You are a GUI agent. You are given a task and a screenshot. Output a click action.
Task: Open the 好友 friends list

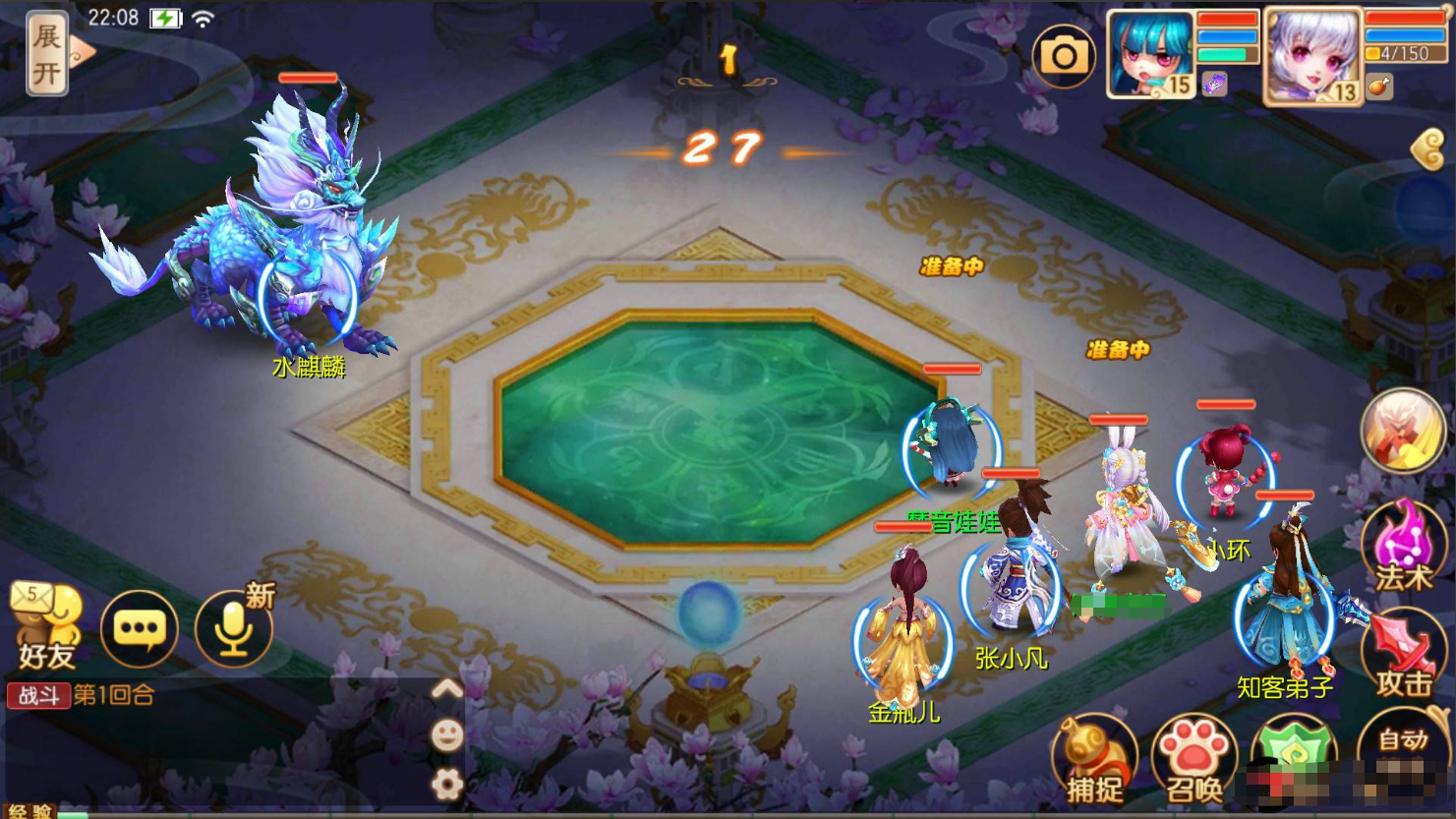tap(45, 625)
